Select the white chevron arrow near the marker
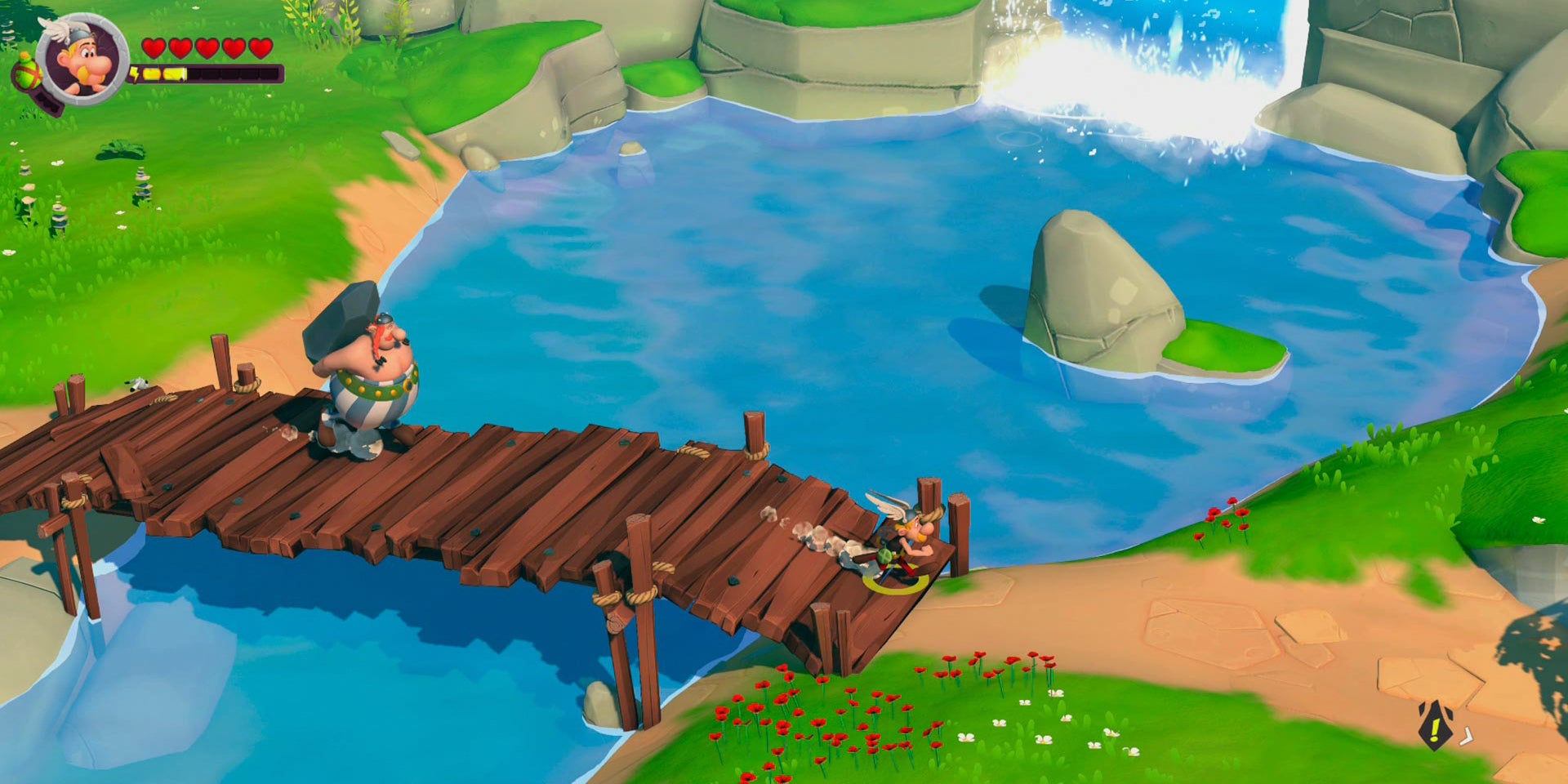The width and height of the screenshot is (1568, 784). 1467,737
